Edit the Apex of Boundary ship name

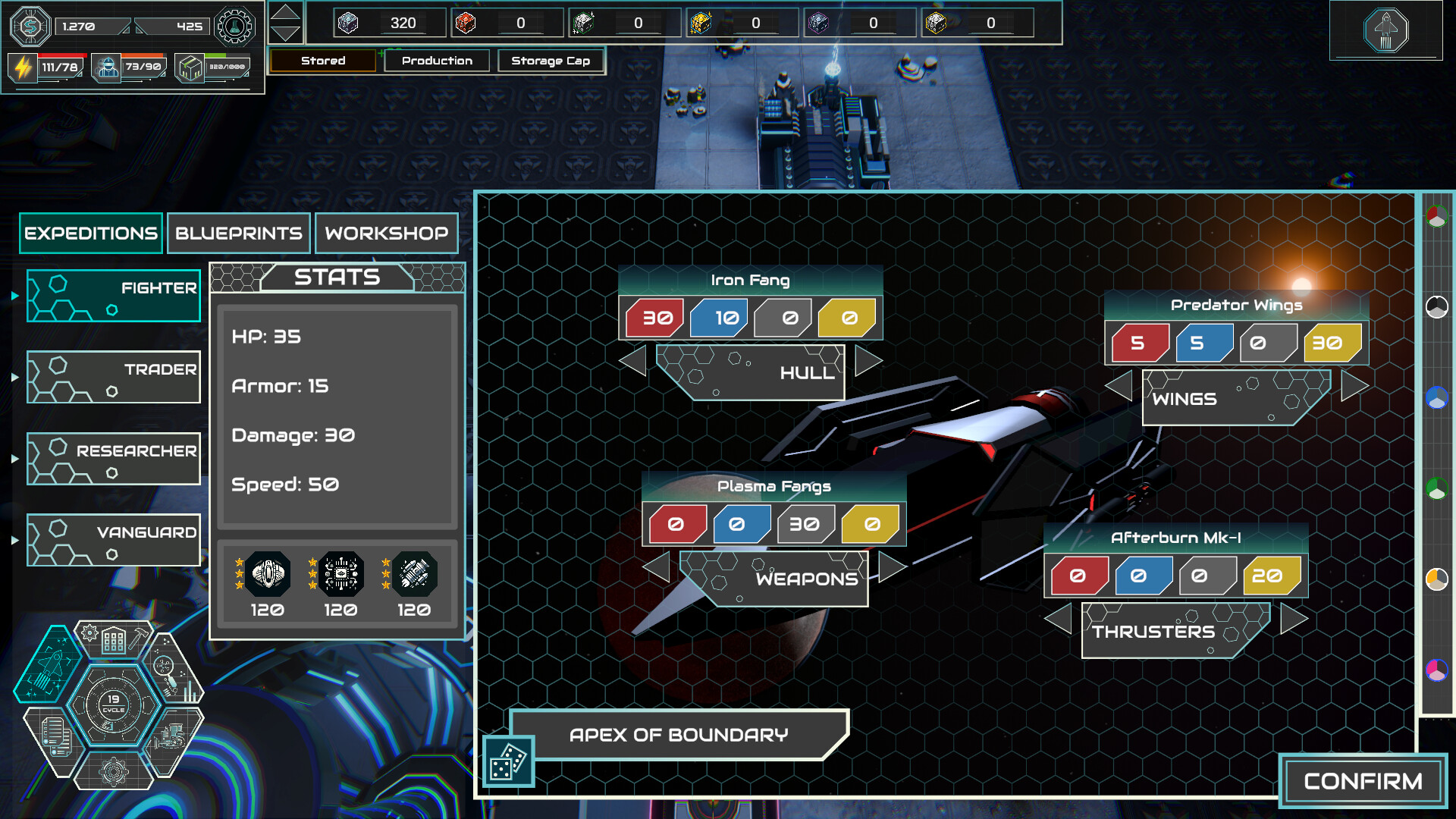coord(679,735)
